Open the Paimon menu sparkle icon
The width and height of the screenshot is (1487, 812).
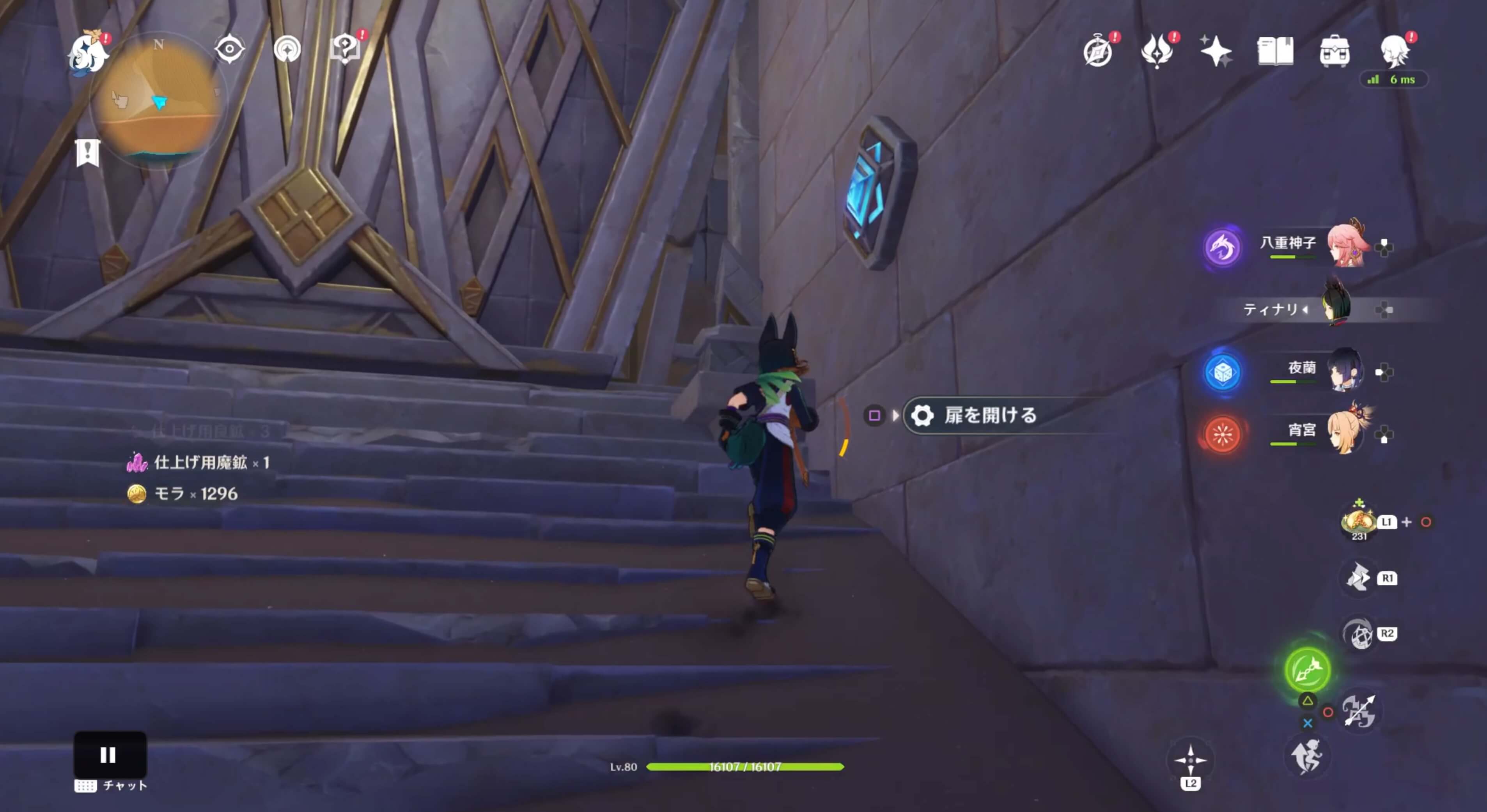click(x=1216, y=51)
